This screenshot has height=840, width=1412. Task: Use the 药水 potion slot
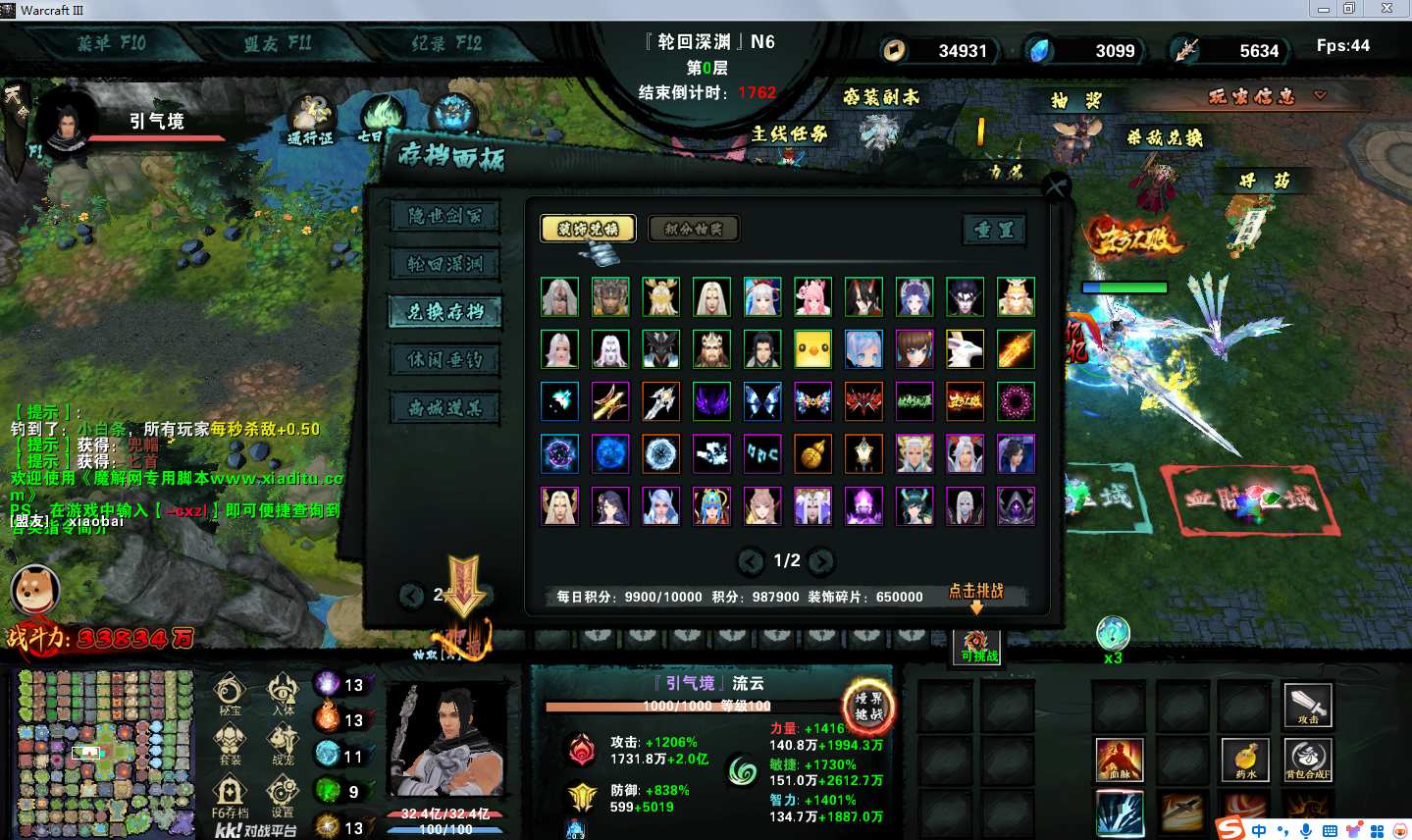[x=1245, y=760]
